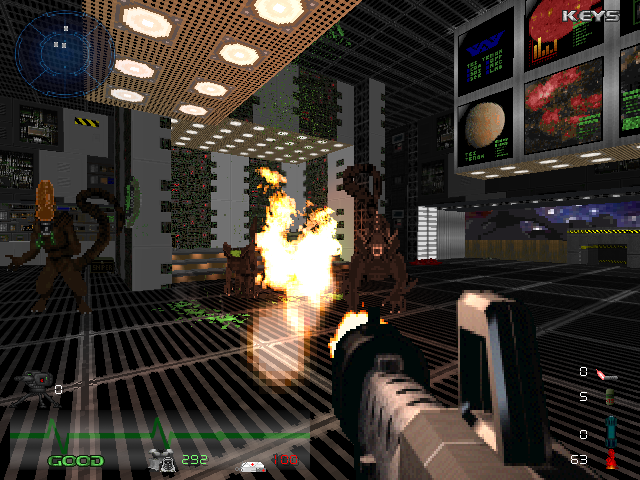This screenshot has height=480, width=640.
Task: Select the red flame fuel icon
Action: 610,460
